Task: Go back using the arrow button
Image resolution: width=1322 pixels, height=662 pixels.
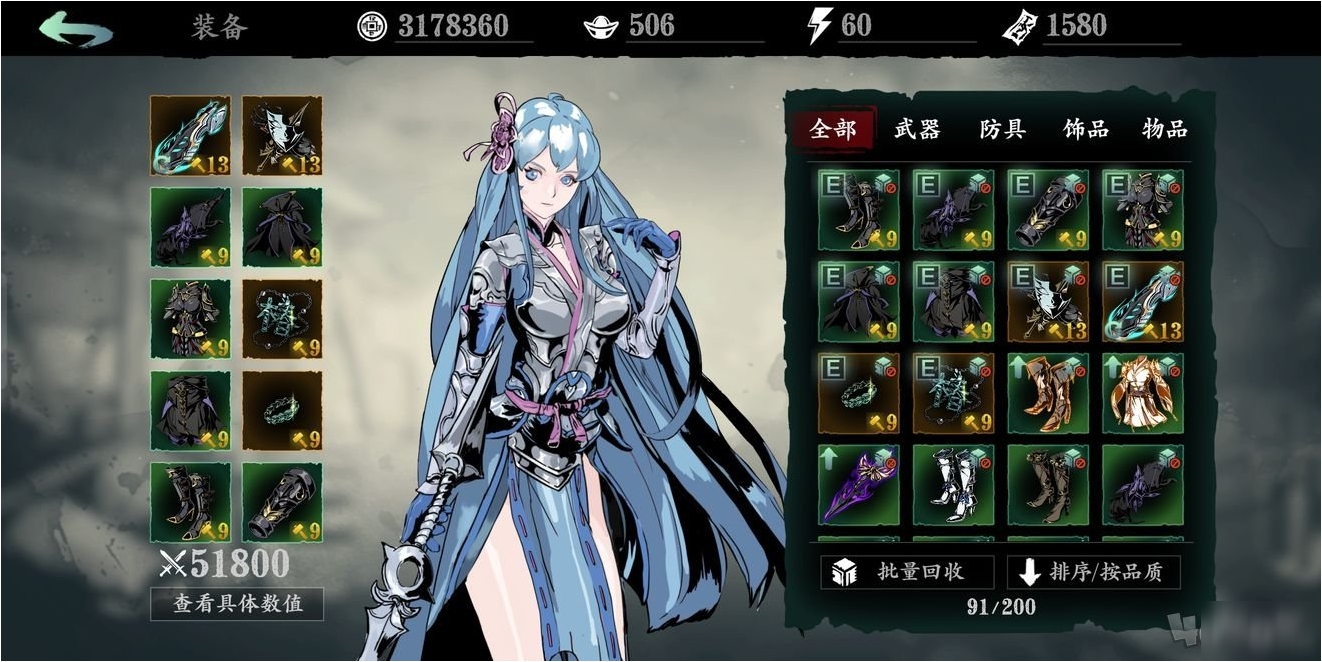Action: click(76, 28)
